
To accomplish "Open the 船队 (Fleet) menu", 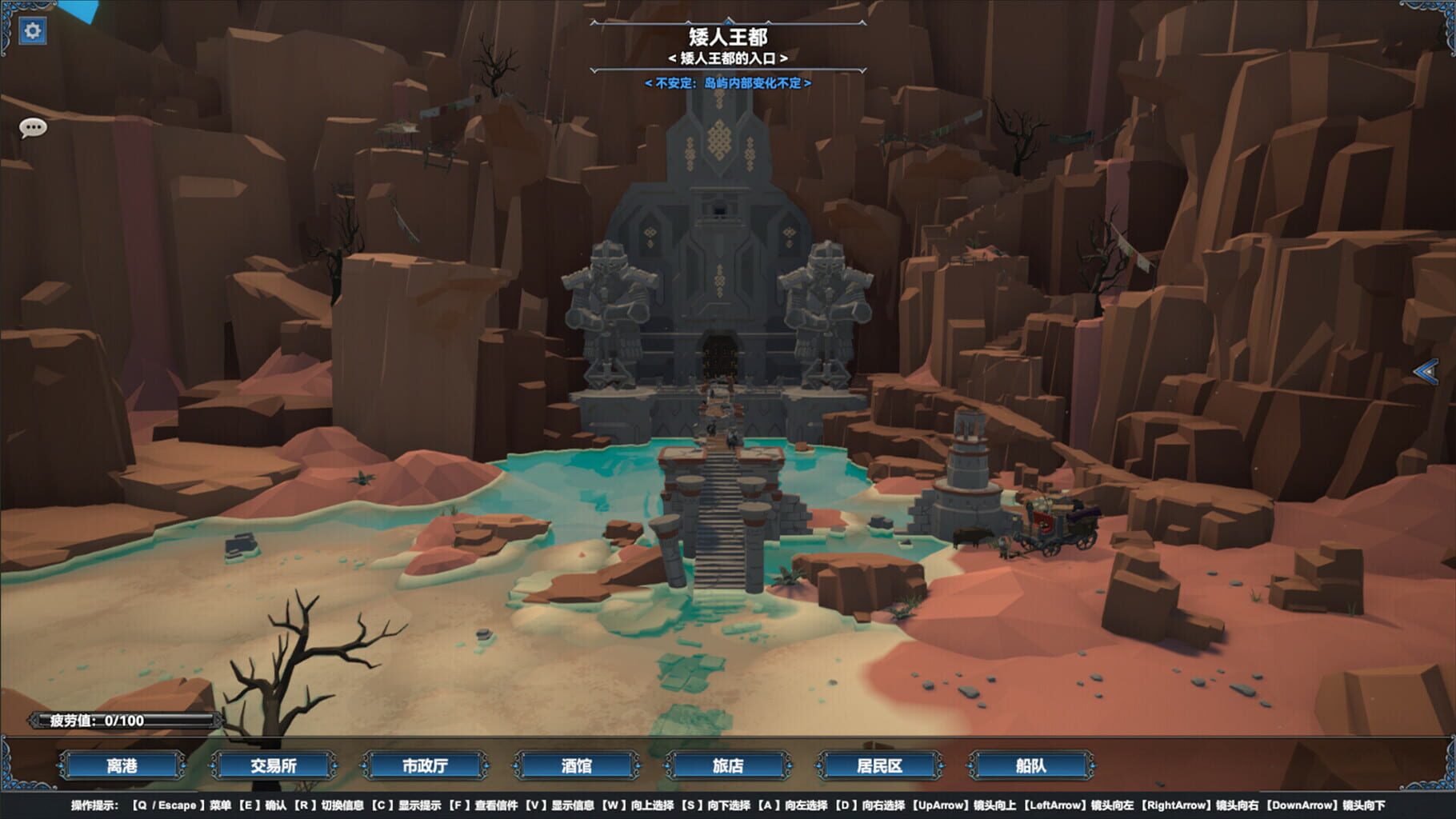I will (1030, 765).
